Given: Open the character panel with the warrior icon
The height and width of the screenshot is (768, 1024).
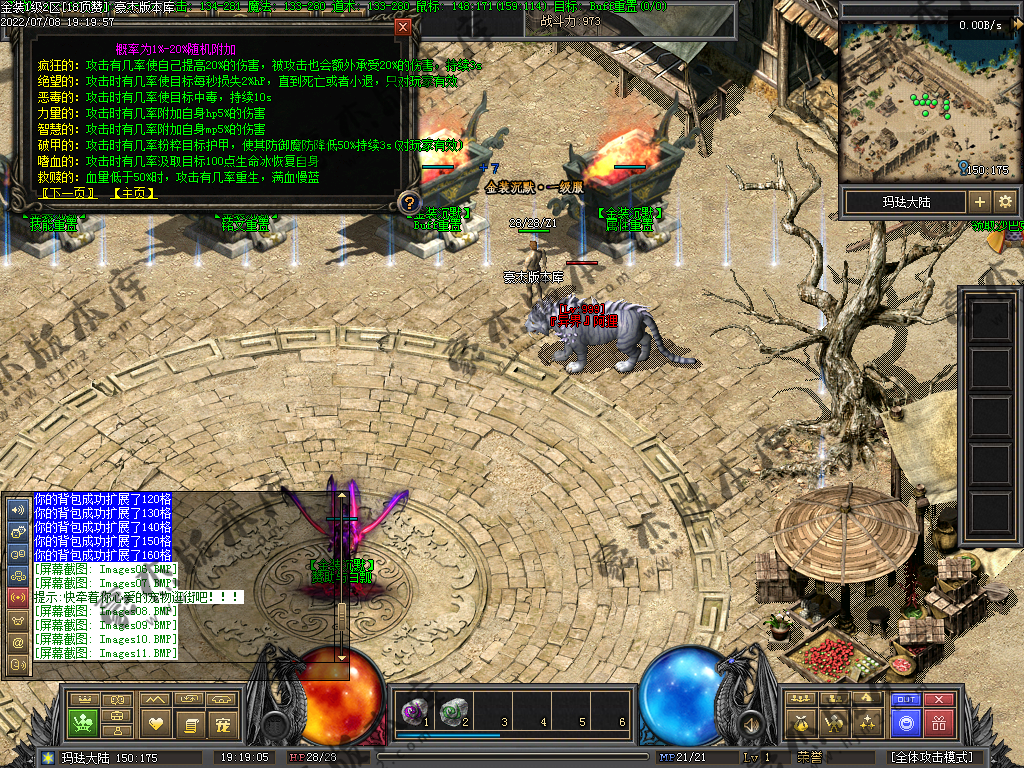Looking at the screenshot, I should click(x=833, y=722).
